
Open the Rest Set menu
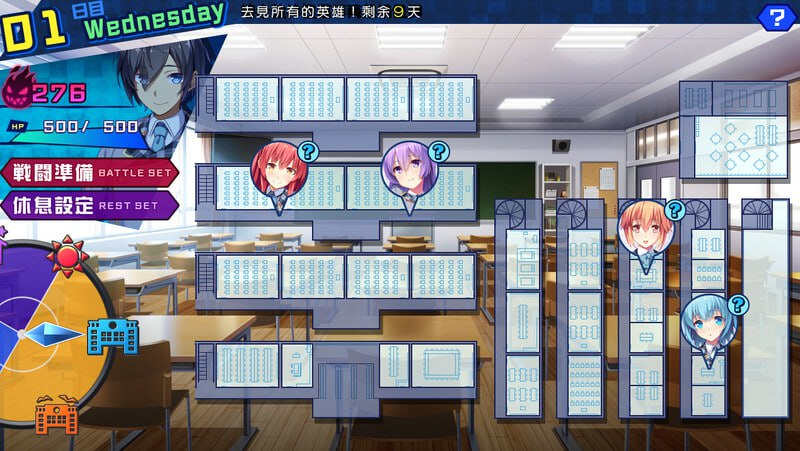(88, 205)
